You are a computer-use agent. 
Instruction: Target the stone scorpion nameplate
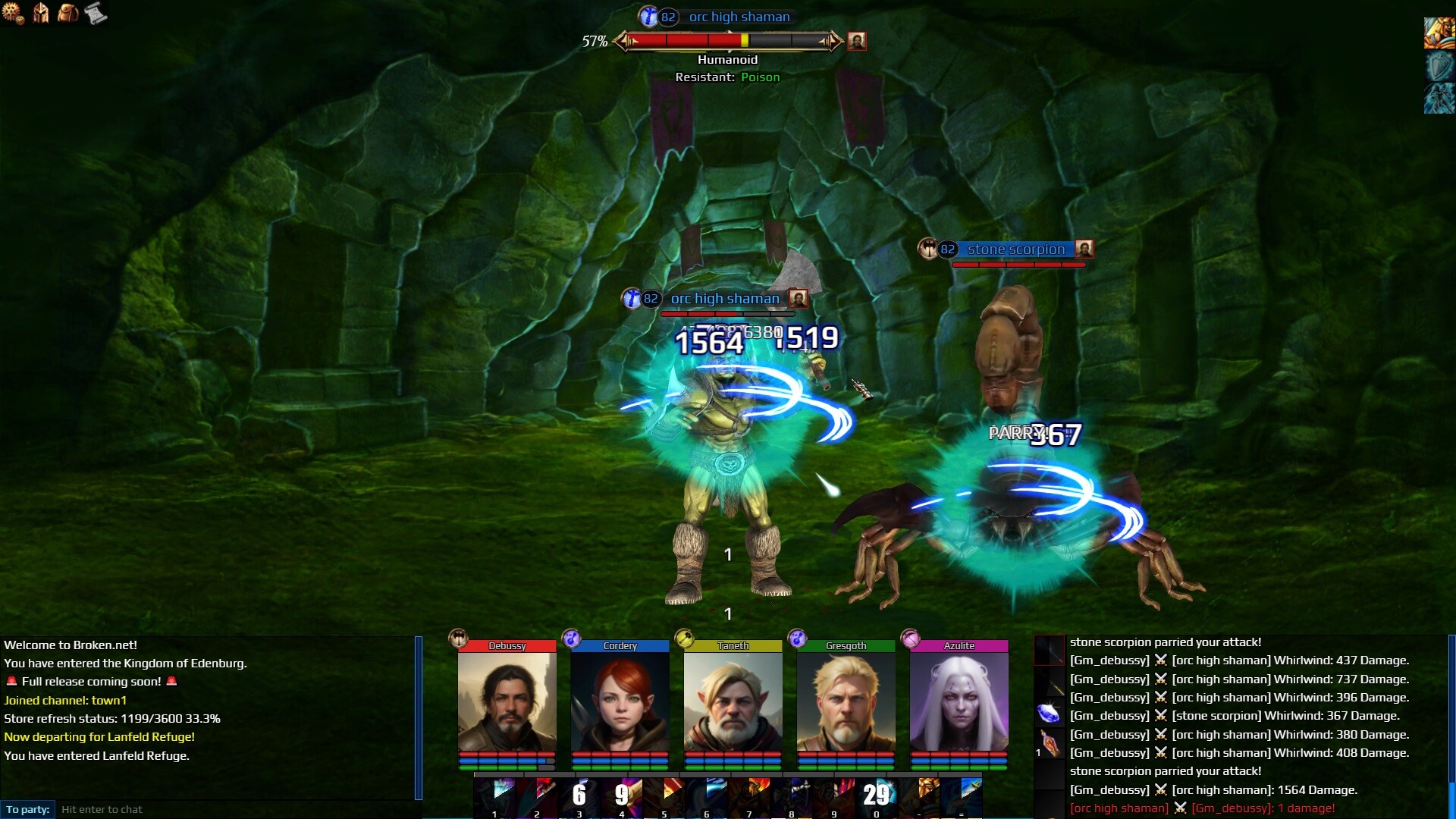click(1015, 249)
